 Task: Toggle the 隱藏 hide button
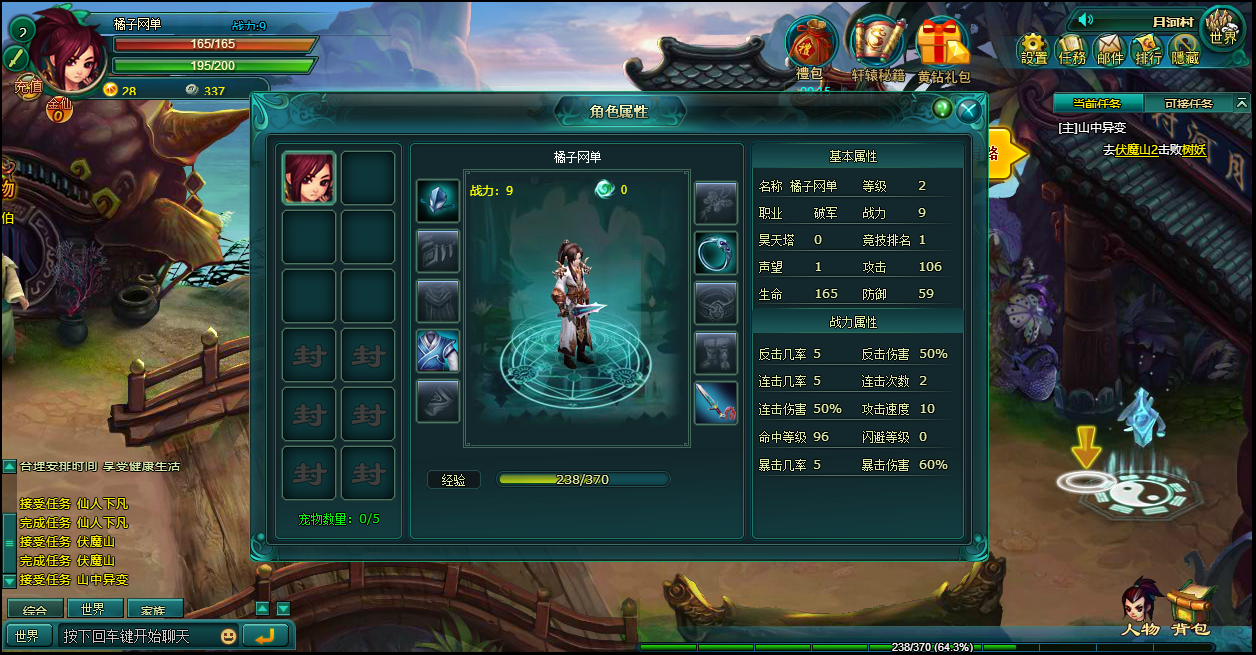point(1185,49)
